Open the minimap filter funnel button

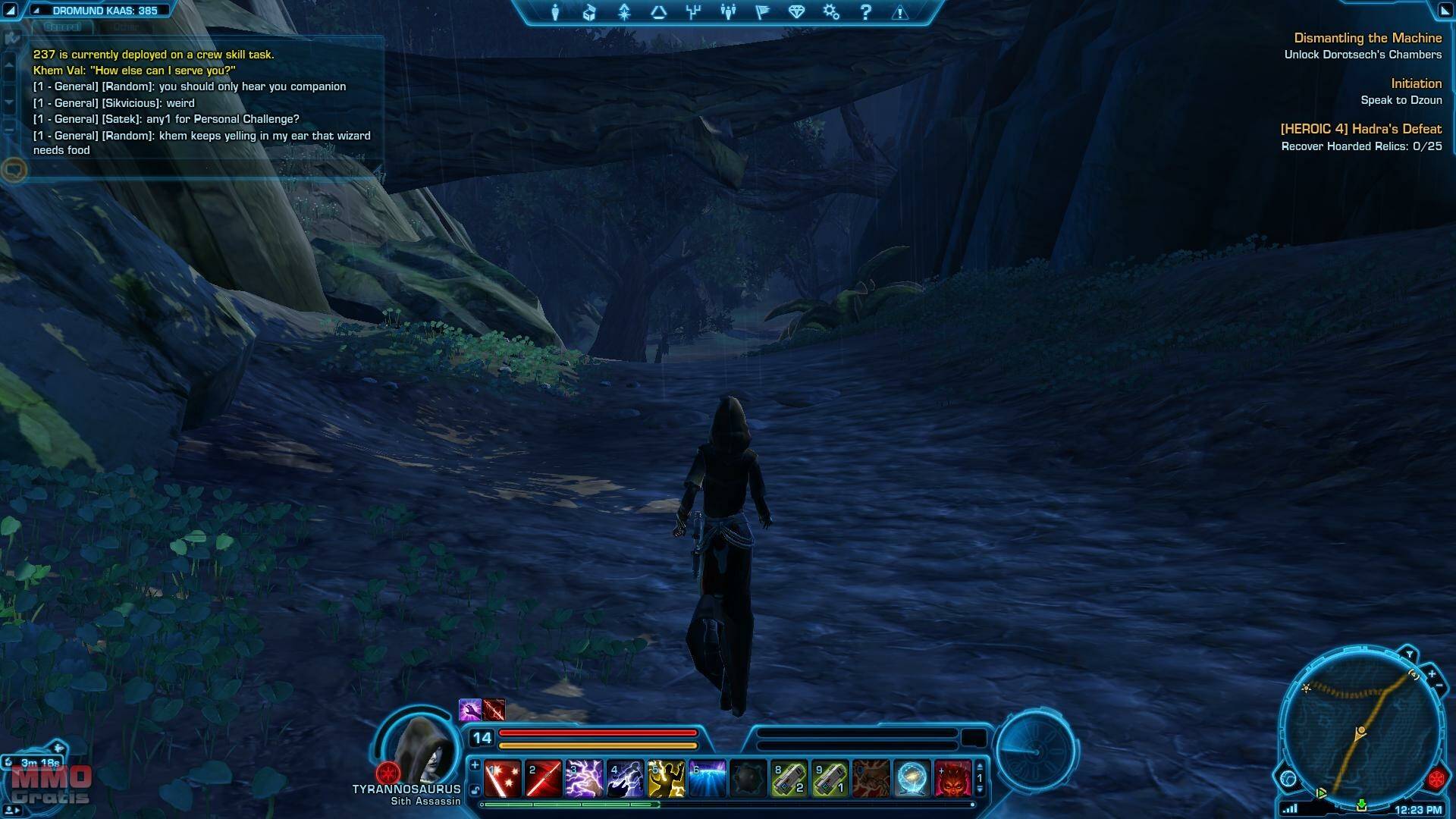(x=1409, y=654)
